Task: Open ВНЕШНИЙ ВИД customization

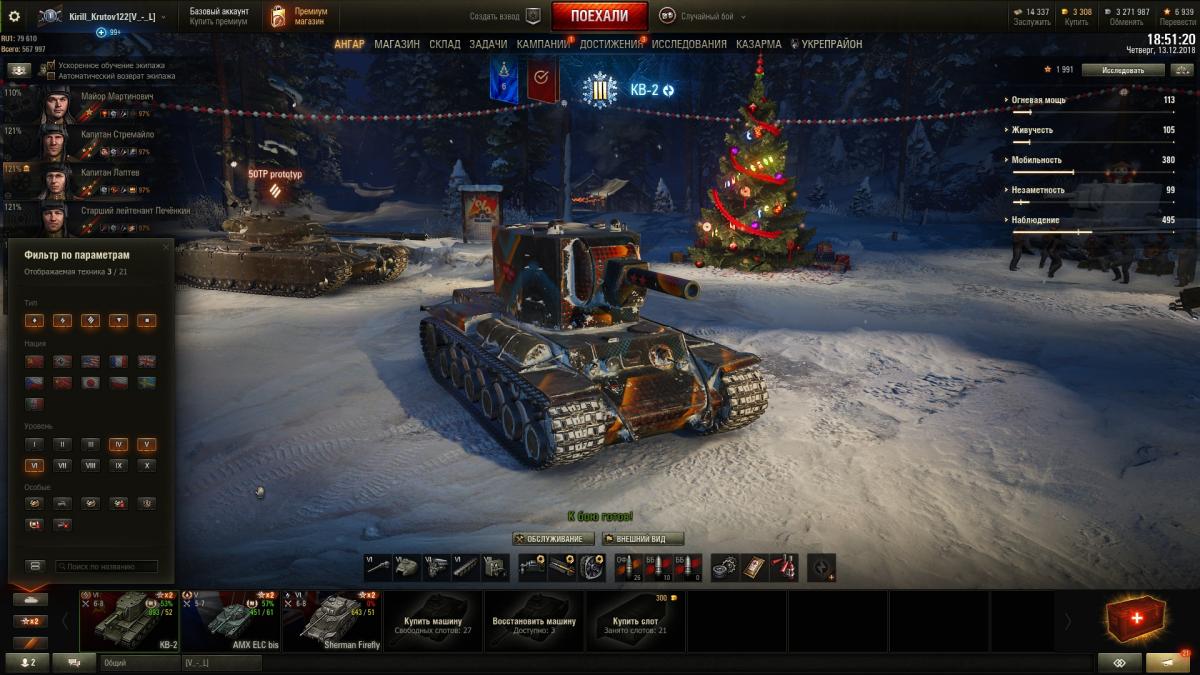Action: 642,538
